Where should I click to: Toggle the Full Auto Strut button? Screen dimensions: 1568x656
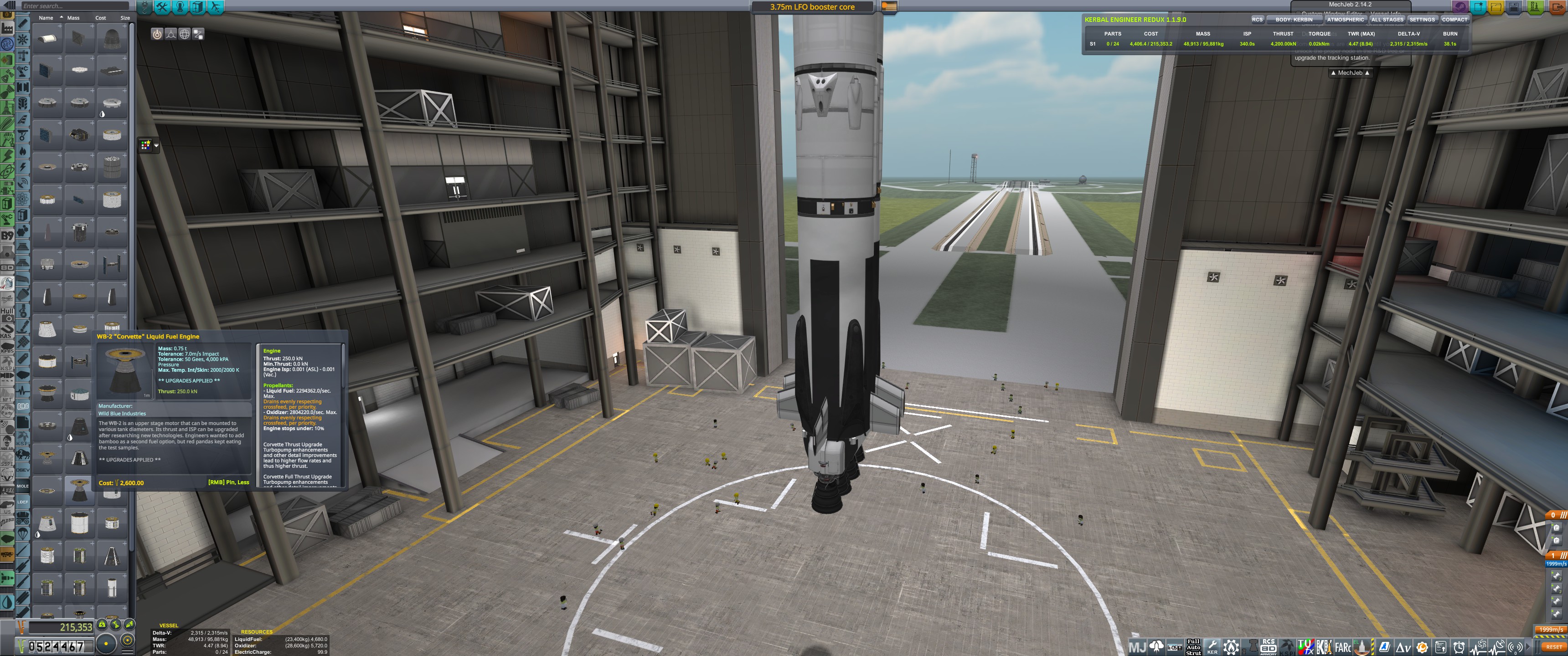point(1193,647)
